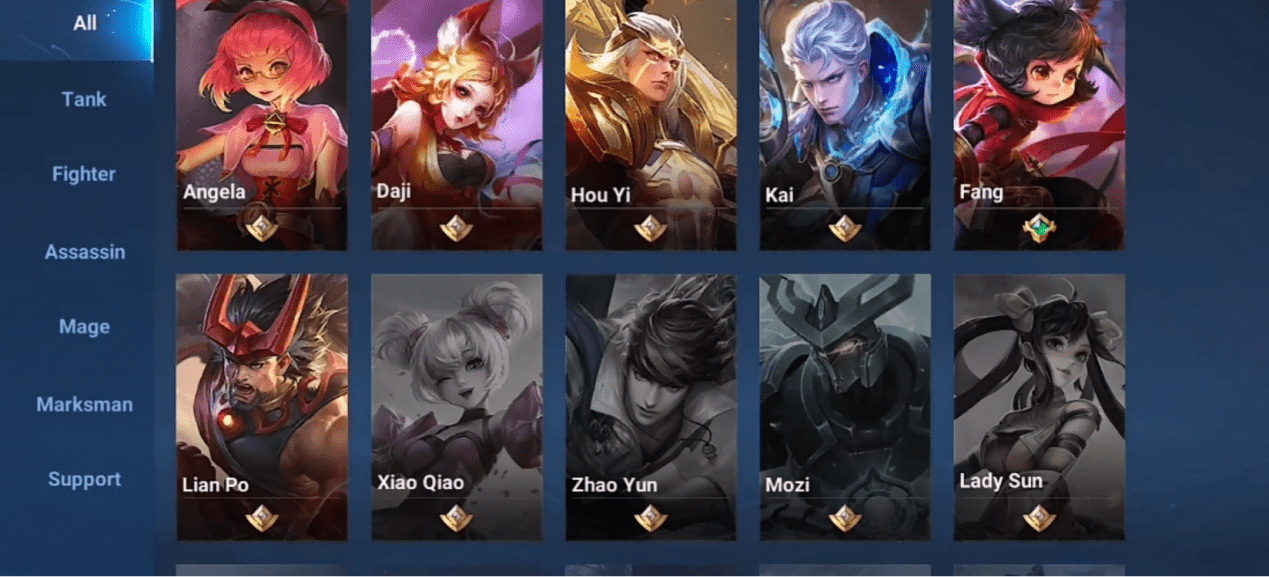This screenshot has width=1269, height=577.
Task: Select the Zhao Yun hero card
Action: coord(651,405)
